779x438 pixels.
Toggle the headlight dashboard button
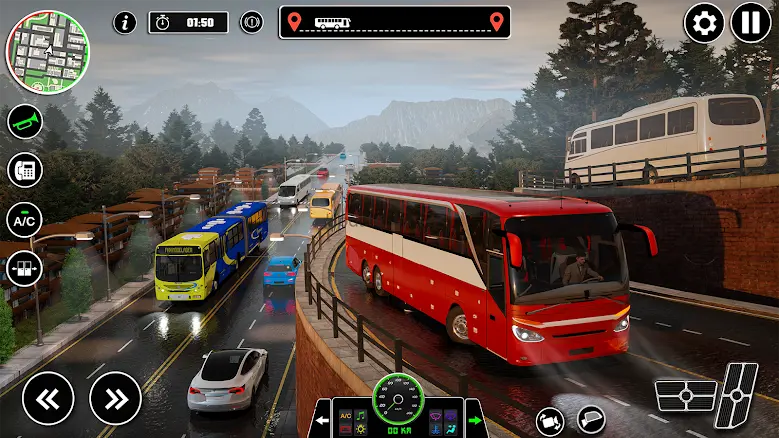(x=451, y=414)
